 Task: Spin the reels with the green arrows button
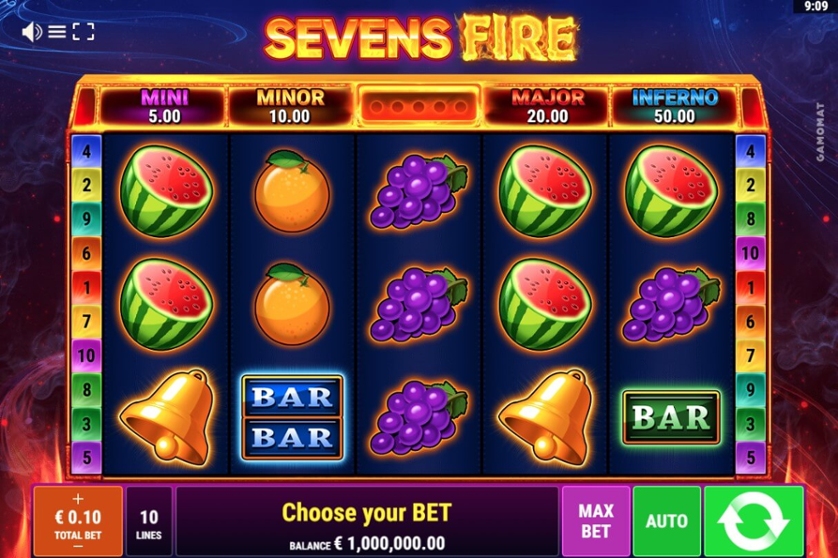(x=753, y=521)
